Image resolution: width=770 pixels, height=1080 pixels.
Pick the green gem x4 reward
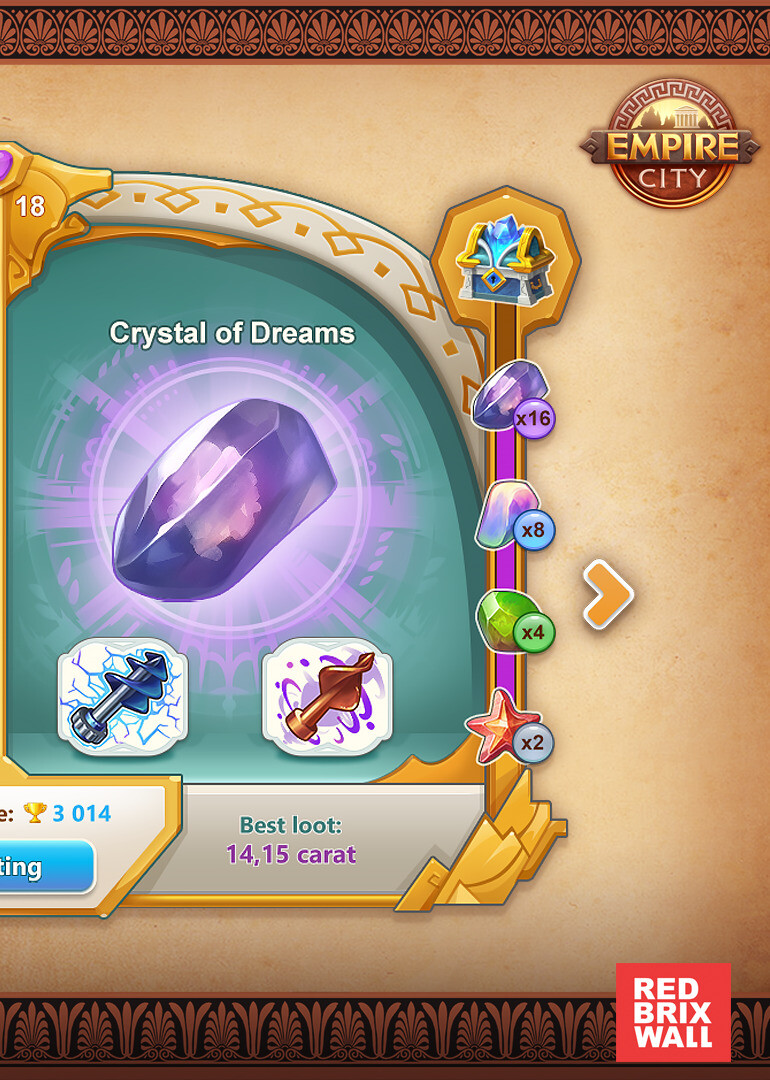pos(509,622)
